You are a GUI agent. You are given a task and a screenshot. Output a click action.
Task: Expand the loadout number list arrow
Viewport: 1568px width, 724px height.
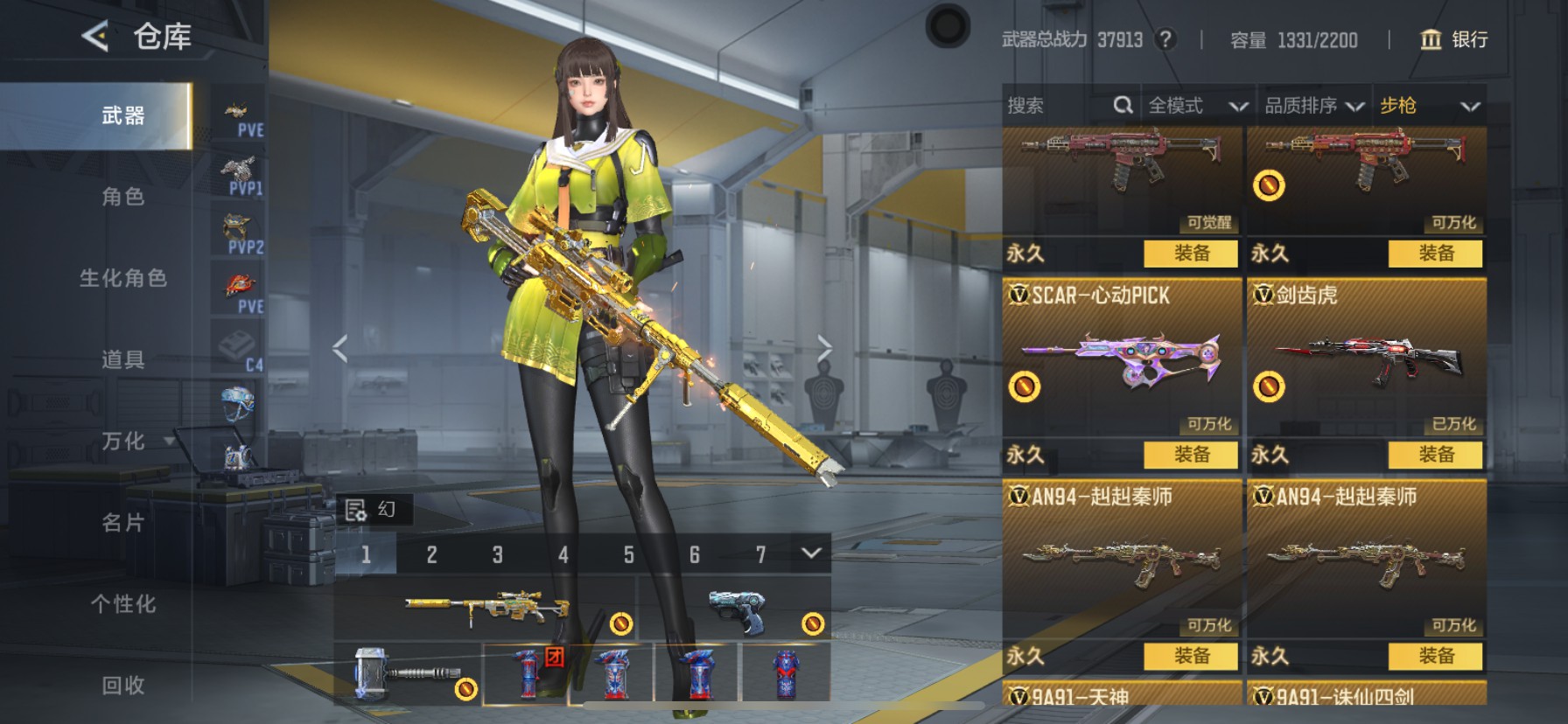click(811, 553)
